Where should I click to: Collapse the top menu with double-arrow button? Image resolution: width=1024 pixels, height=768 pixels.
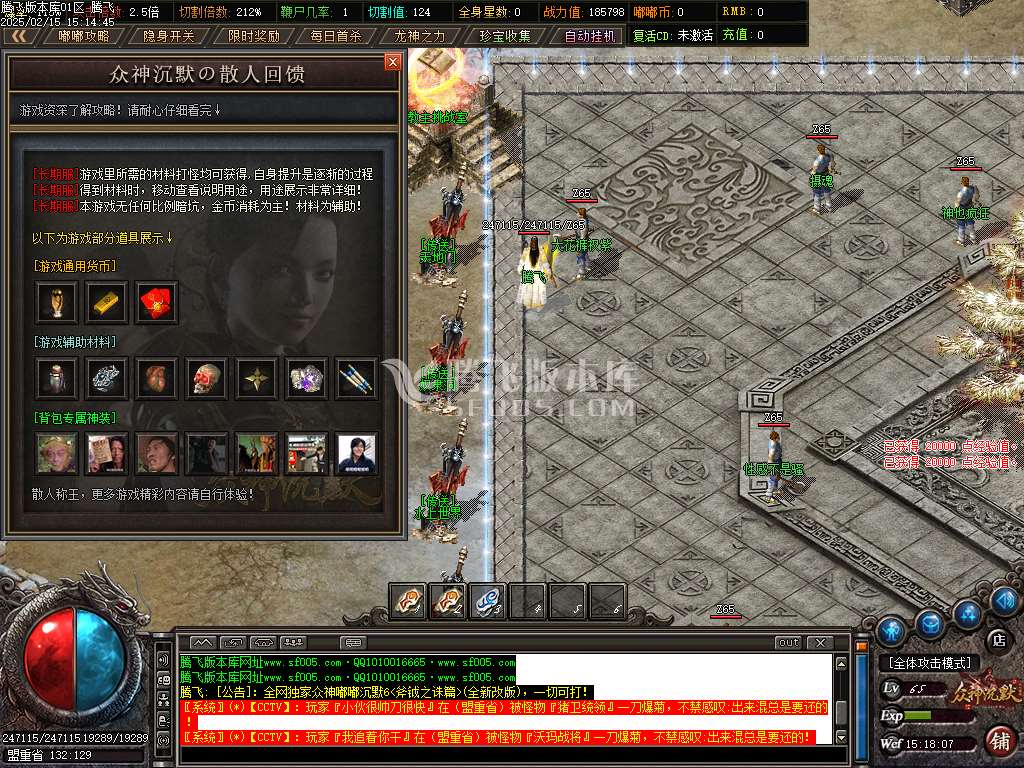tap(18, 36)
